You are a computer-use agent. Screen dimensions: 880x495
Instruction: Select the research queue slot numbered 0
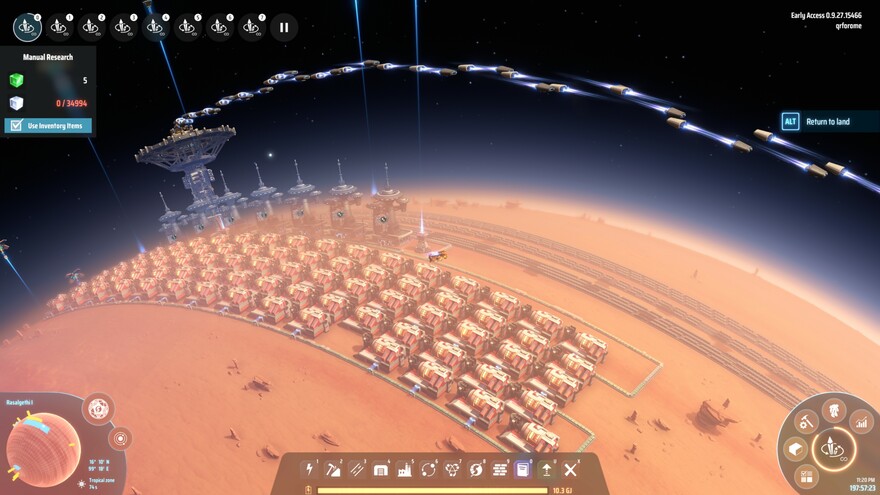click(28, 27)
